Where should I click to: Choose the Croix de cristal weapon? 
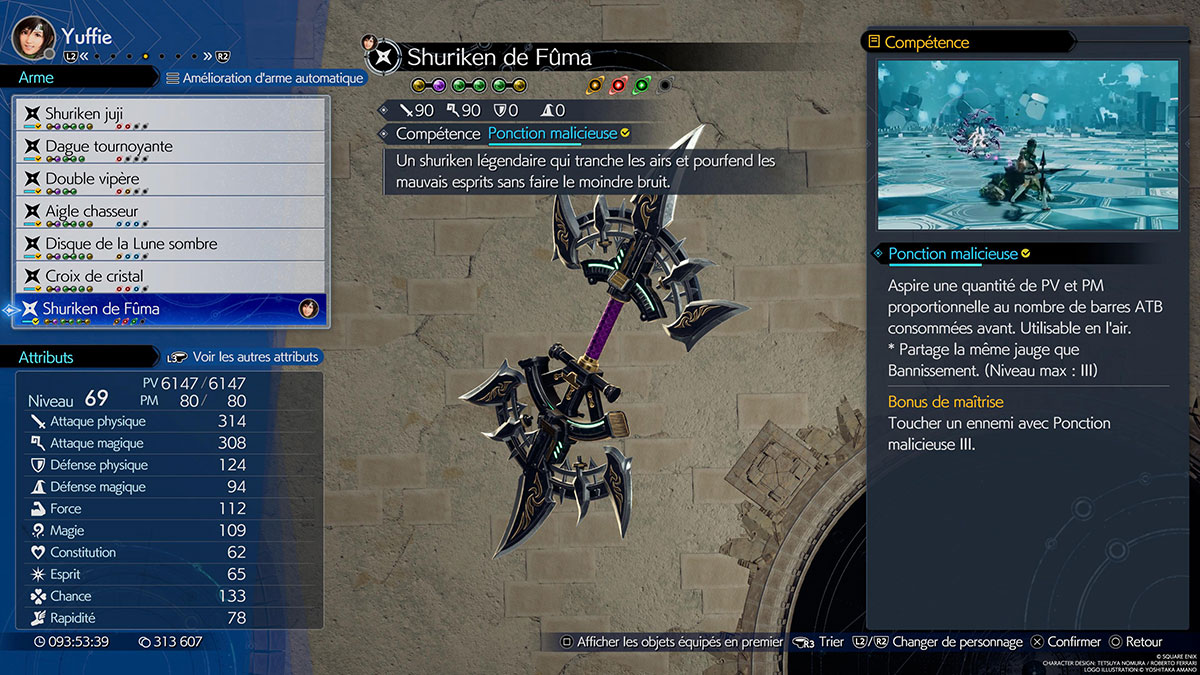(x=172, y=276)
